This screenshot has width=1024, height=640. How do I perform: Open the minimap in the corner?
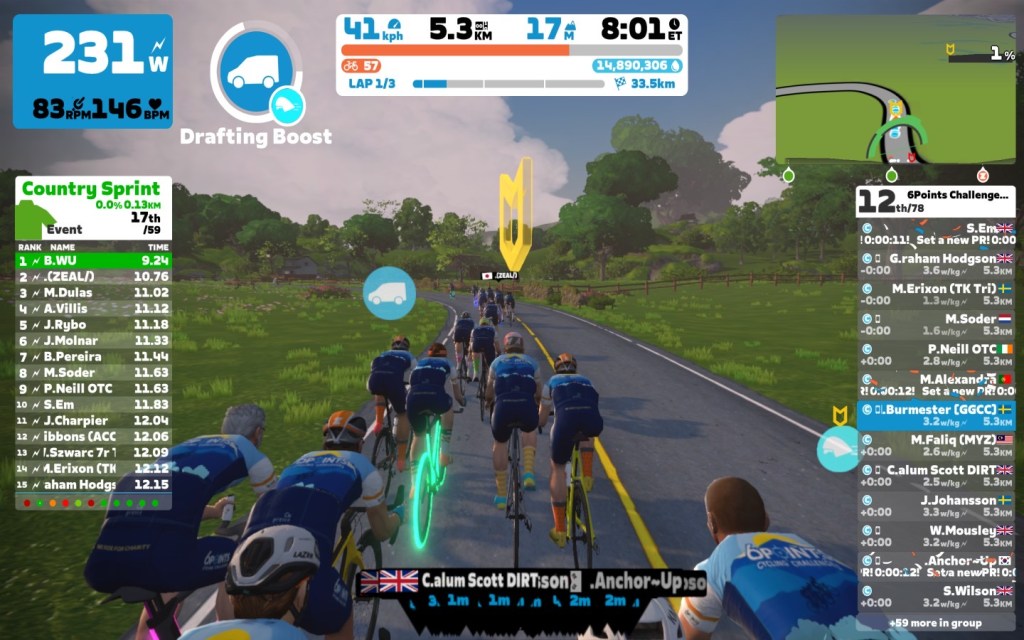pyautogui.click(x=895, y=90)
